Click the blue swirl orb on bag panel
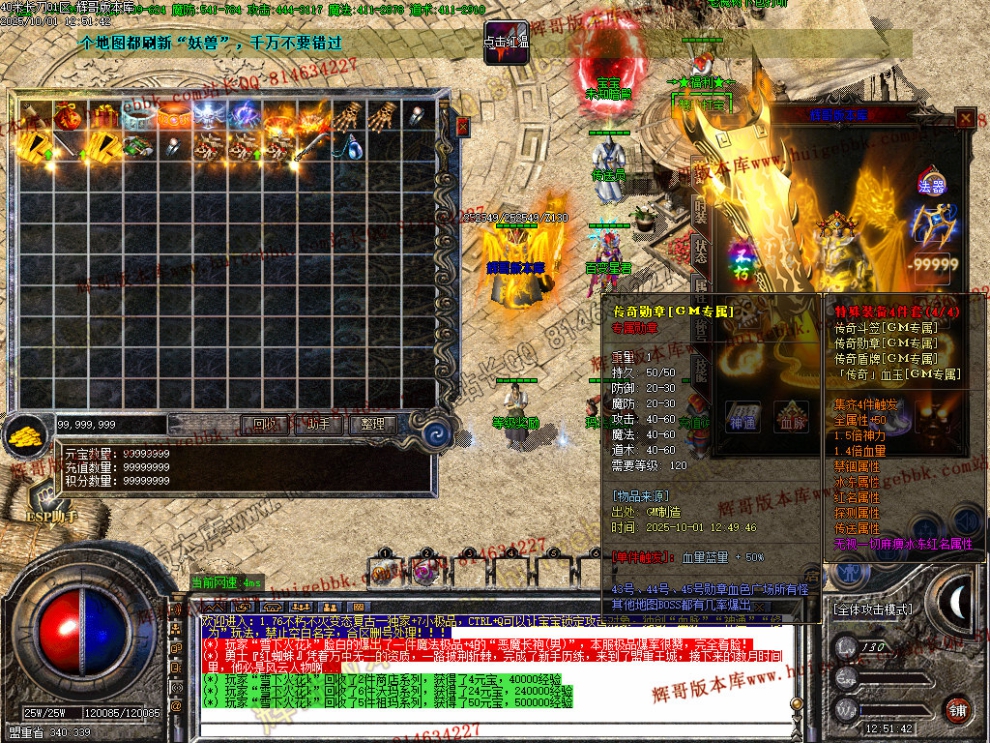 [x=437, y=433]
